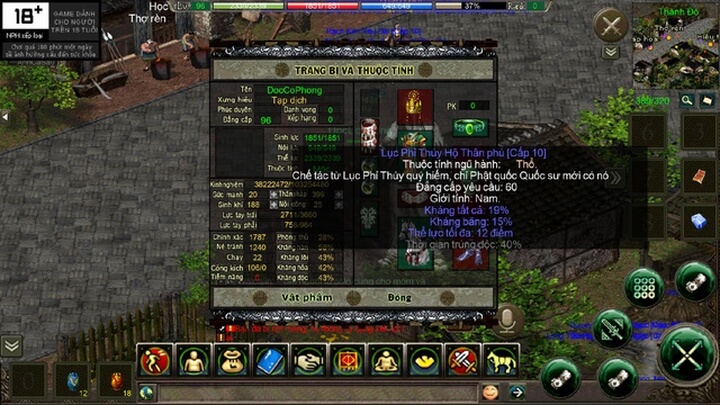Activate the white horse mount icon

(x=500, y=360)
